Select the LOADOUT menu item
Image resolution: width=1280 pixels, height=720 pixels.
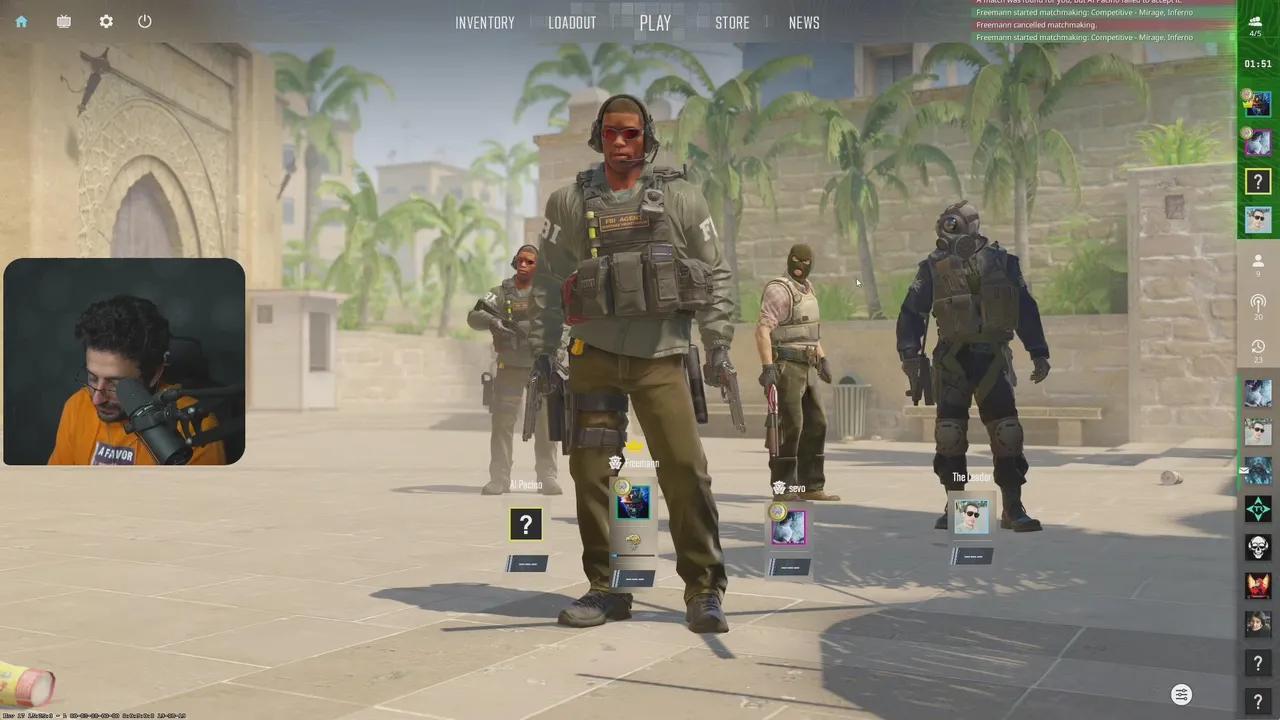pos(572,22)
